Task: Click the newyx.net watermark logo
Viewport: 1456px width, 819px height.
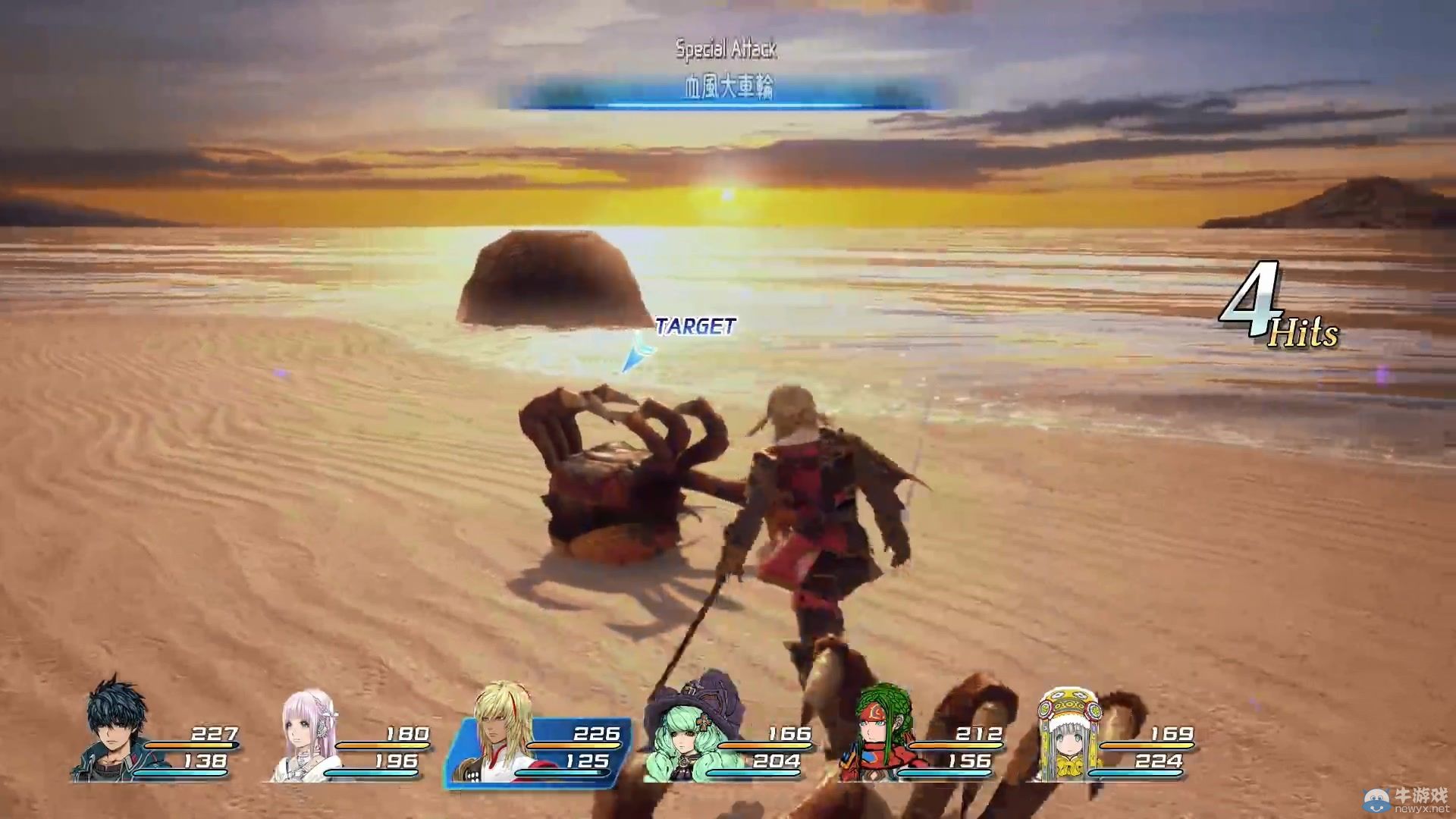Action: click(x=1406, y=799)
